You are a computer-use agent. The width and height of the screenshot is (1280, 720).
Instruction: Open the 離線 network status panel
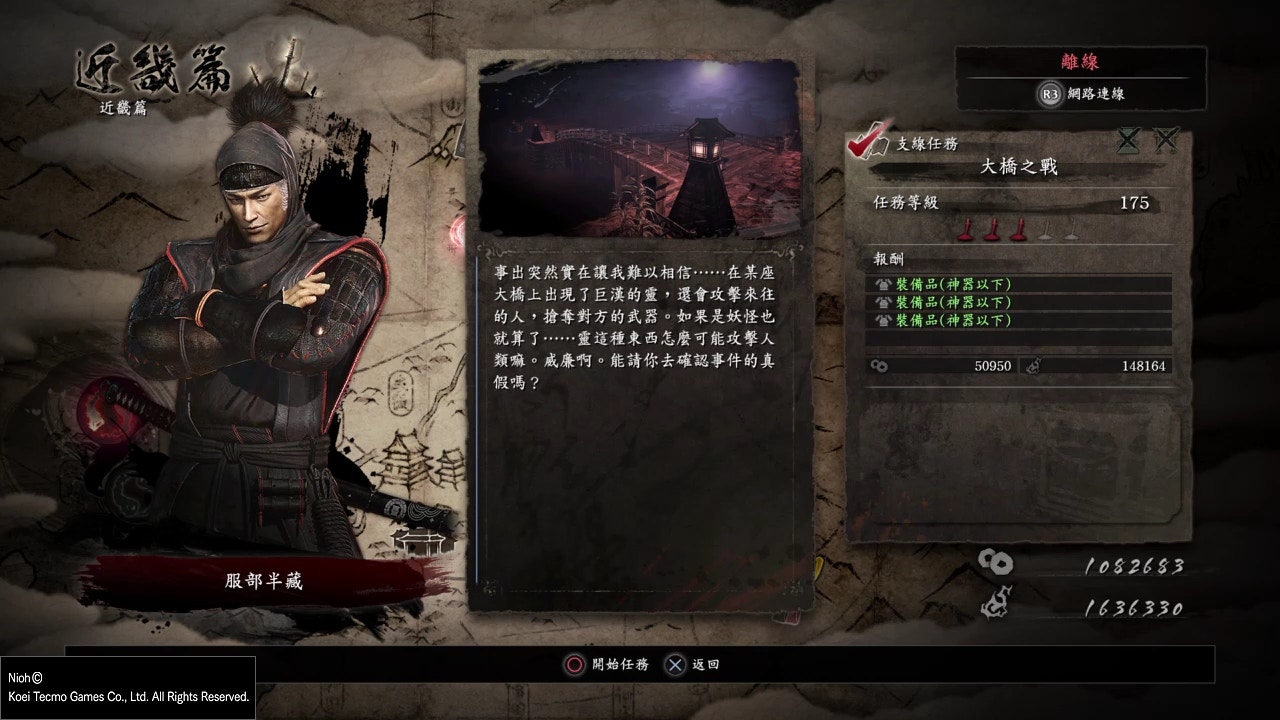pos(1080,63)
